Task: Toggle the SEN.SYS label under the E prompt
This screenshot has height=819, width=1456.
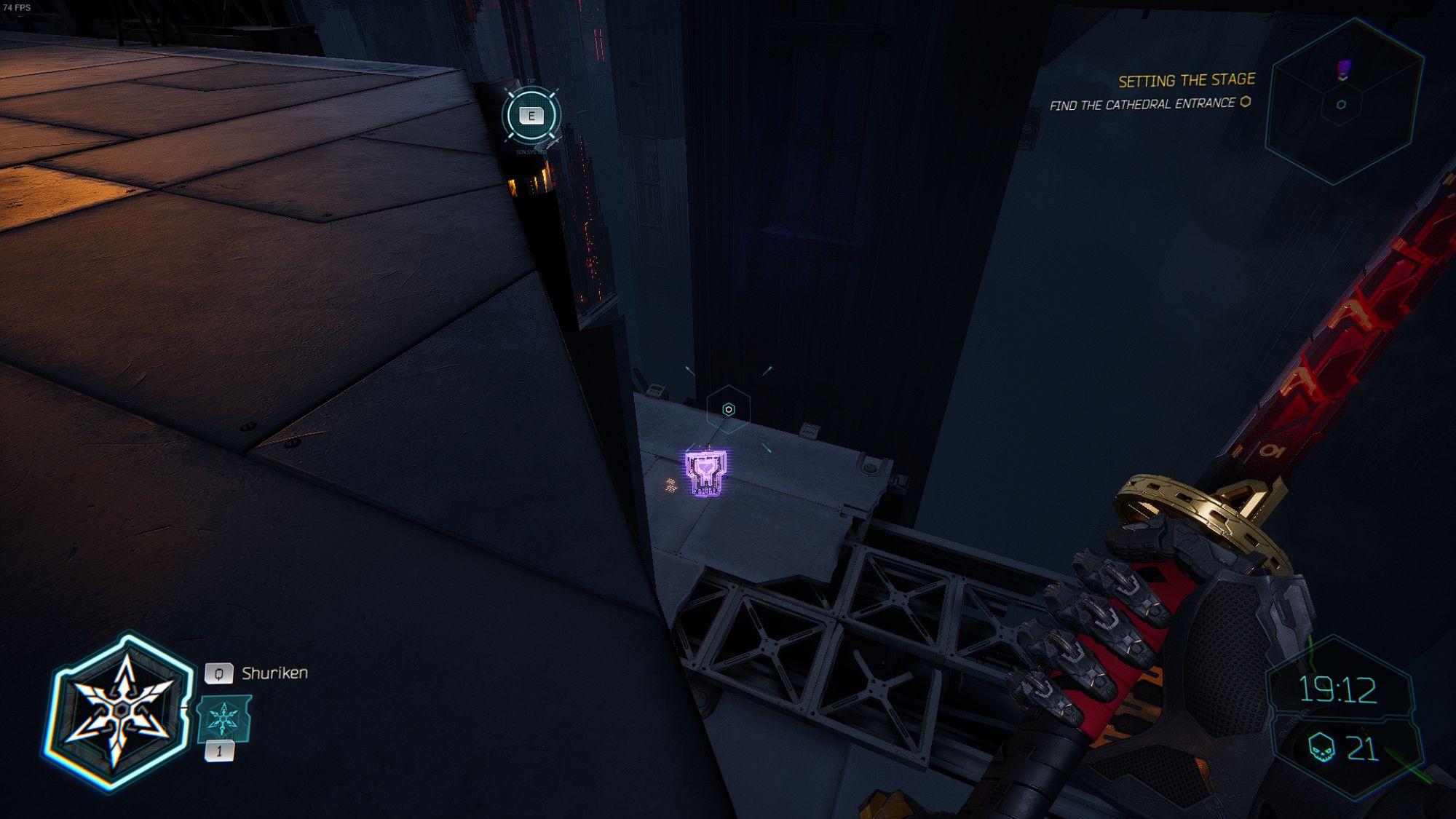Action: pyautogui.click(x=532, y=151)
